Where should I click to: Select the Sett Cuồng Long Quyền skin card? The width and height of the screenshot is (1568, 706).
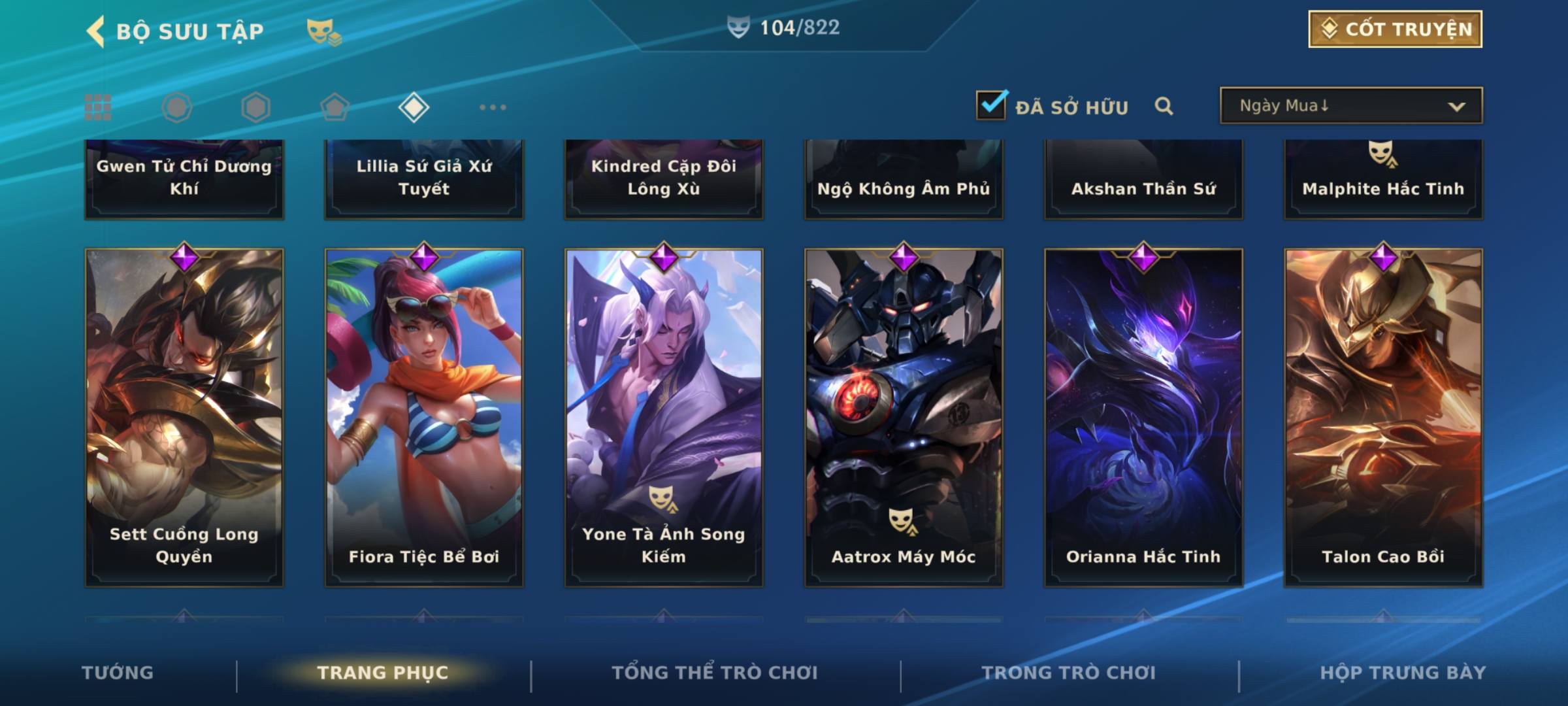[x=184, y=417]
